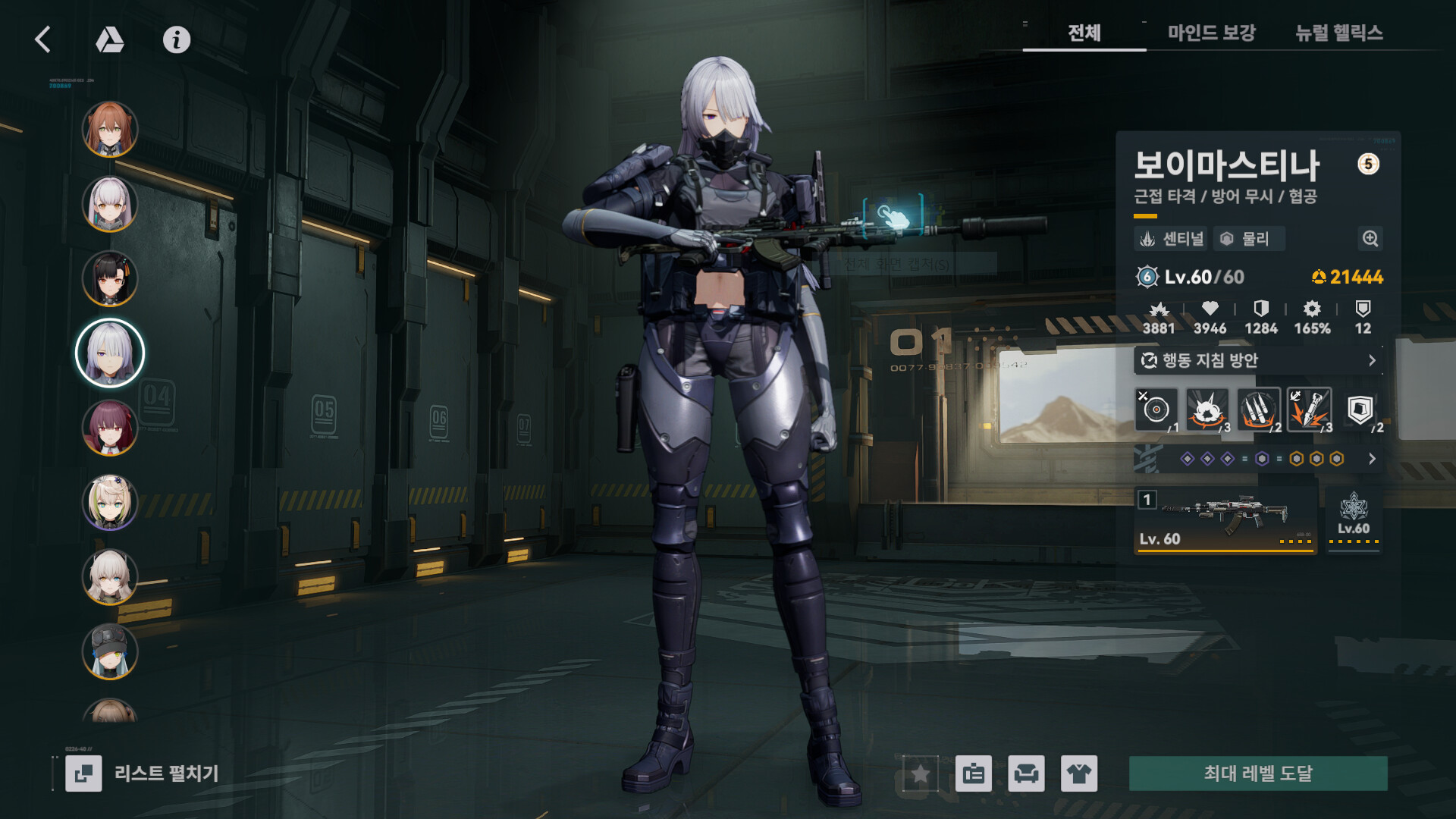This screenshot has height=819, width=1456.
Task: Select the 전체 tab
Action: [1084, 33]
